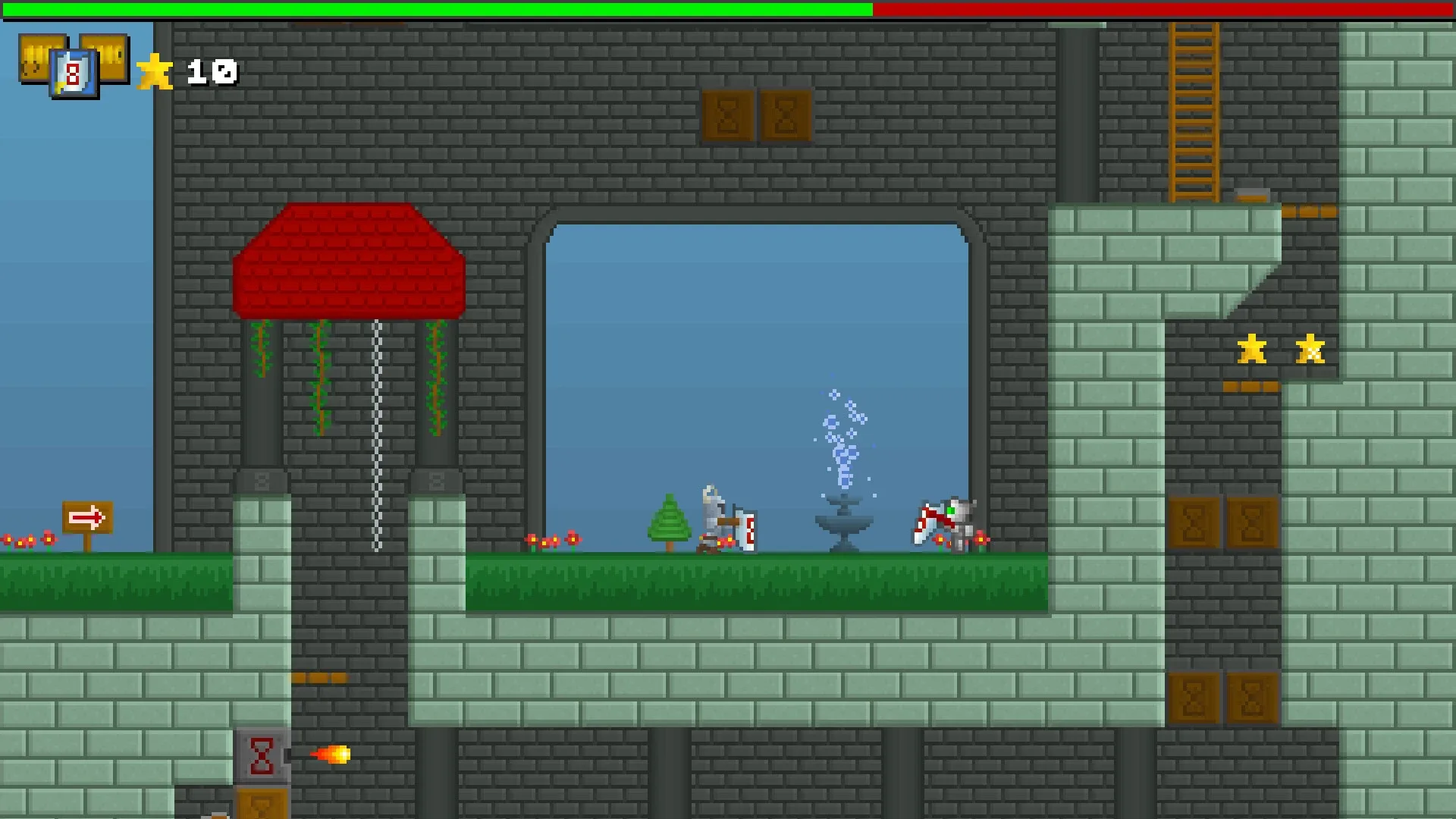
Task: Click the hourglass cannon firing a fireball
Action: 262,754
